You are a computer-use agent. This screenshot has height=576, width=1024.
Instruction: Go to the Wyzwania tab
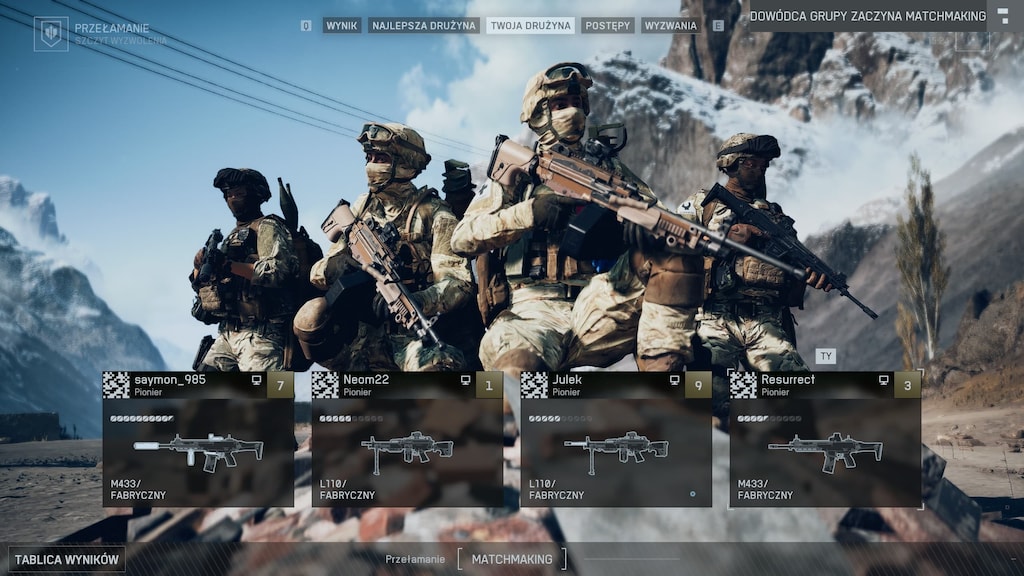(671, 25)
